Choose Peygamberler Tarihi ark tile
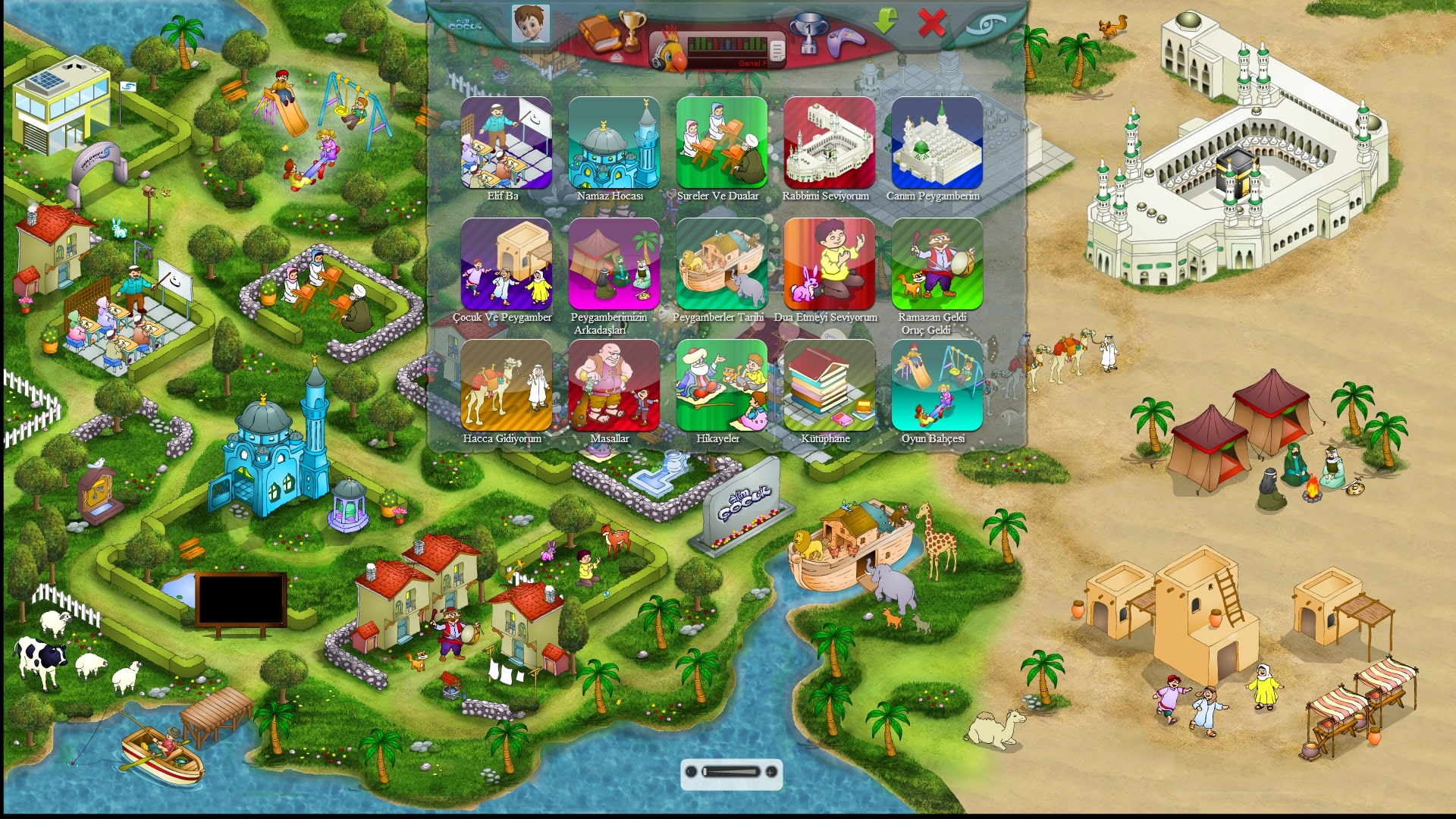Image resolution: width=1456 pixels, height=819 pixels. (x=721, y=264)
